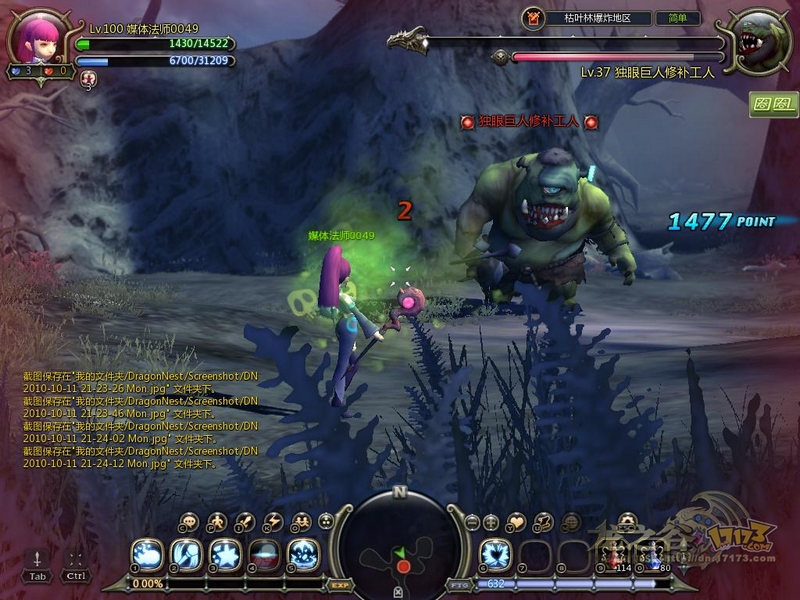
Task: Drink the red health potion with 114 count
Action: [614, 556]
